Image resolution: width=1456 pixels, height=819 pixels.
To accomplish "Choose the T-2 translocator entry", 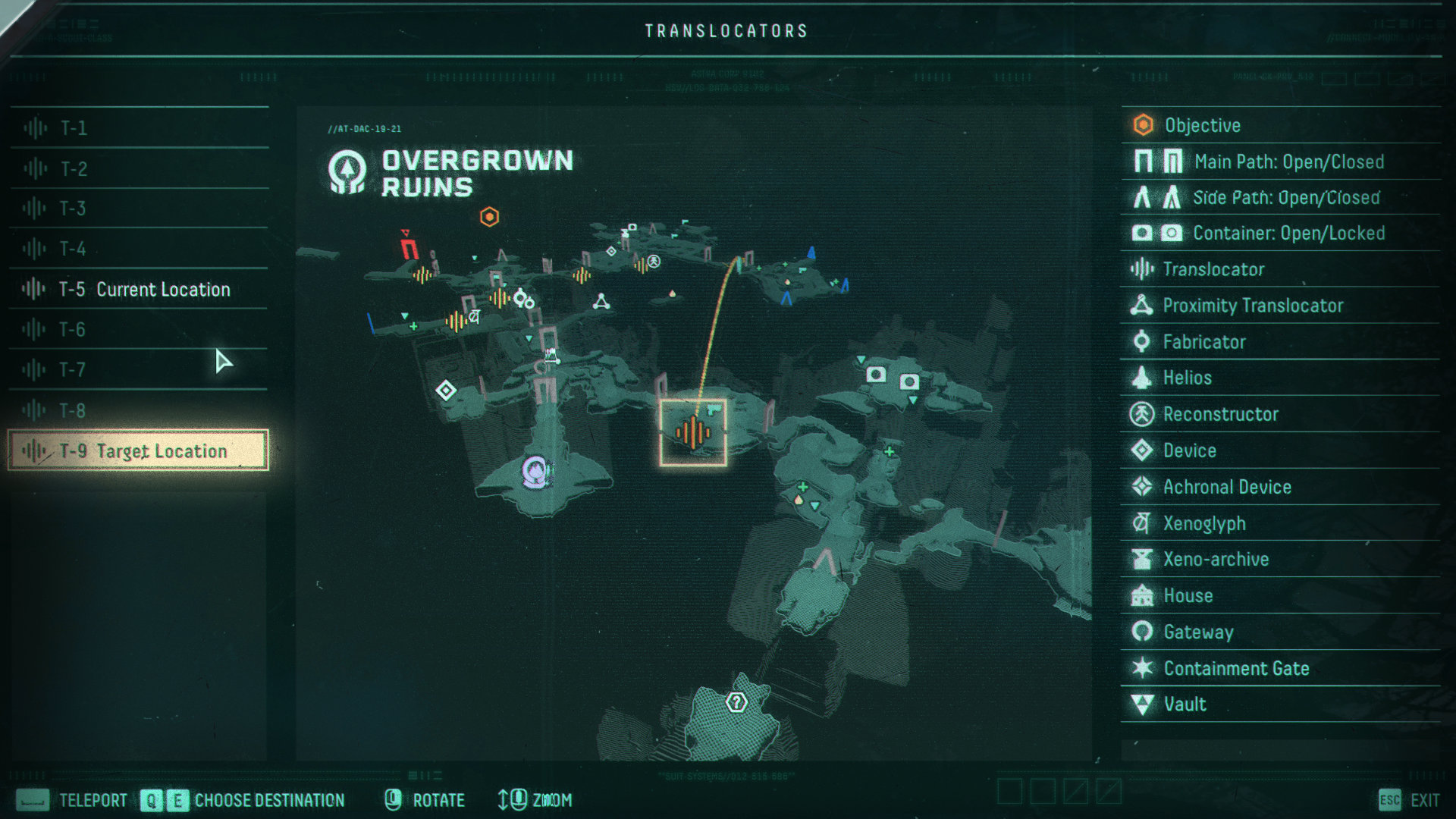I will tap(139, 168).
